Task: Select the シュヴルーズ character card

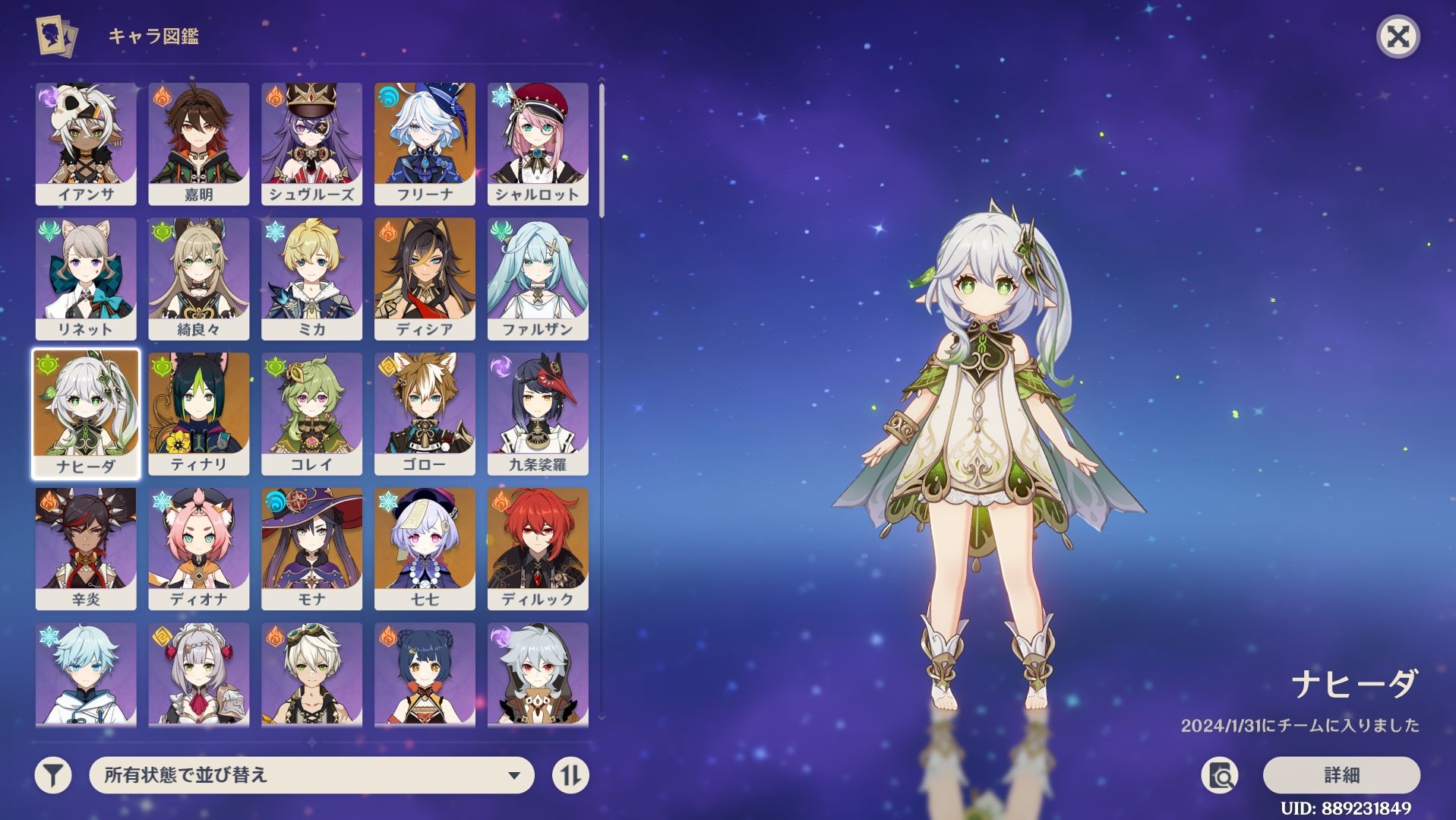Action: pyautogui.click(x=311, y=144)
